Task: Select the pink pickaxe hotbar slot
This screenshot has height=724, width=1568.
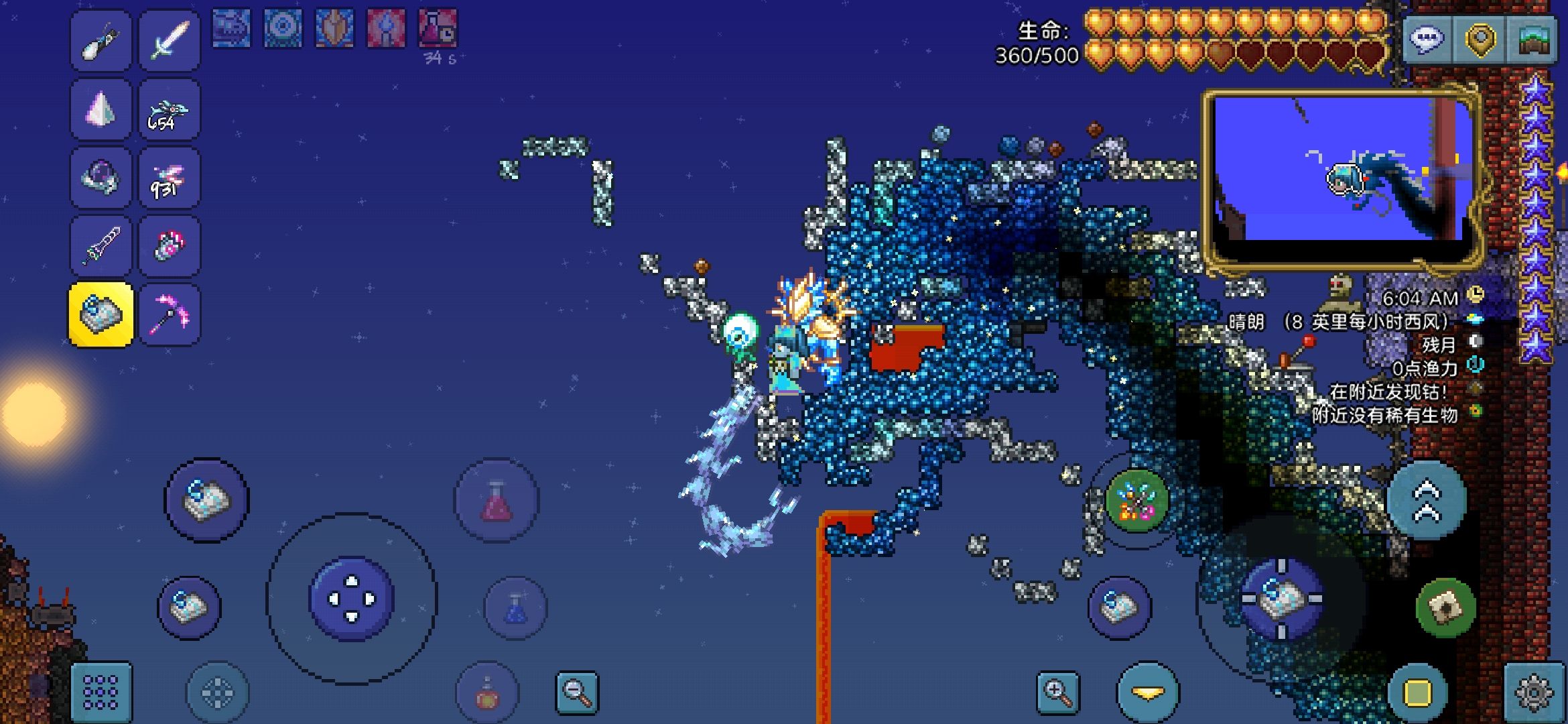Action: point(170,314)
